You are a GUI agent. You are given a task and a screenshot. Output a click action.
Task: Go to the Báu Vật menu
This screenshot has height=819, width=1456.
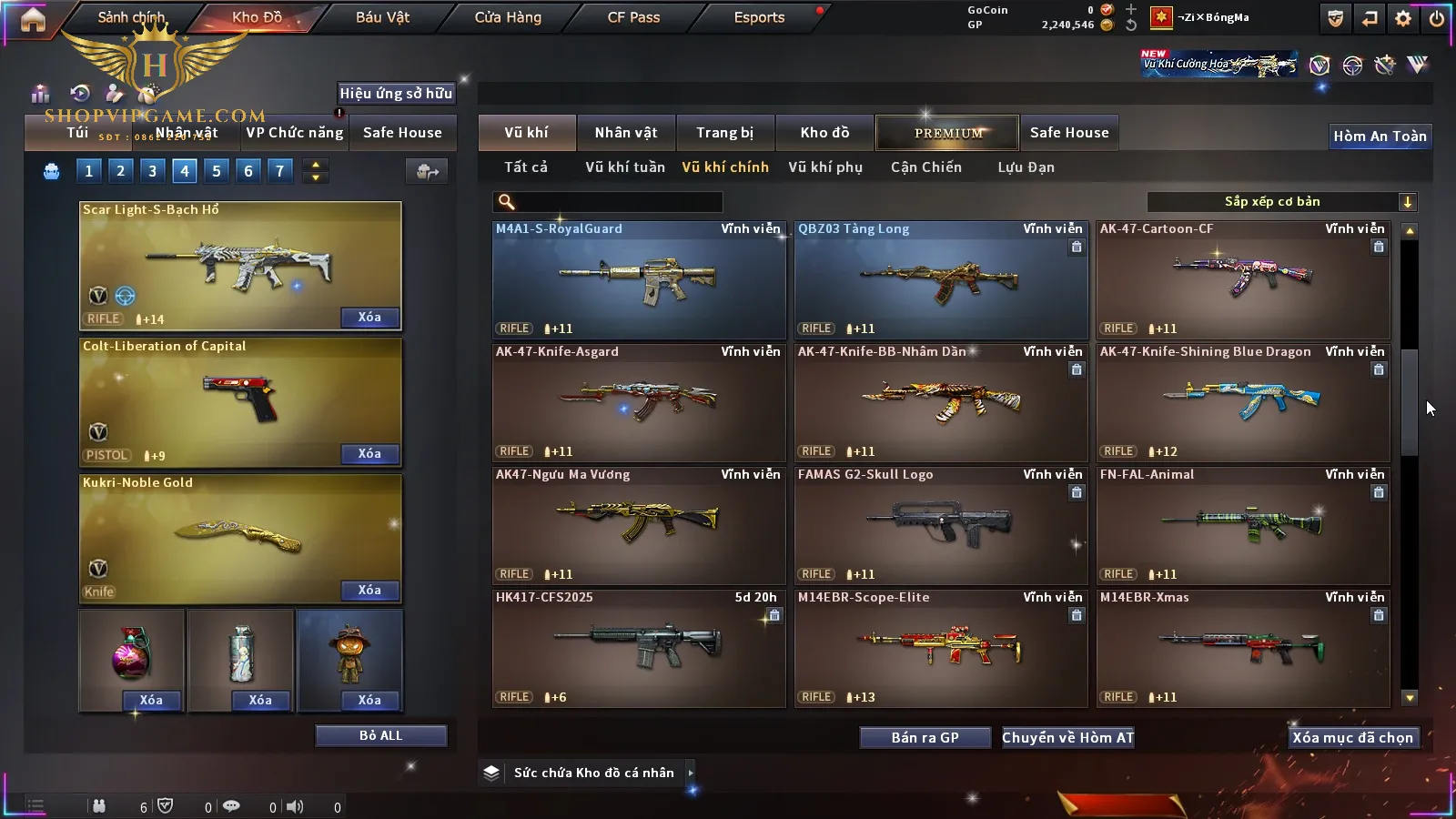(382, 17)
